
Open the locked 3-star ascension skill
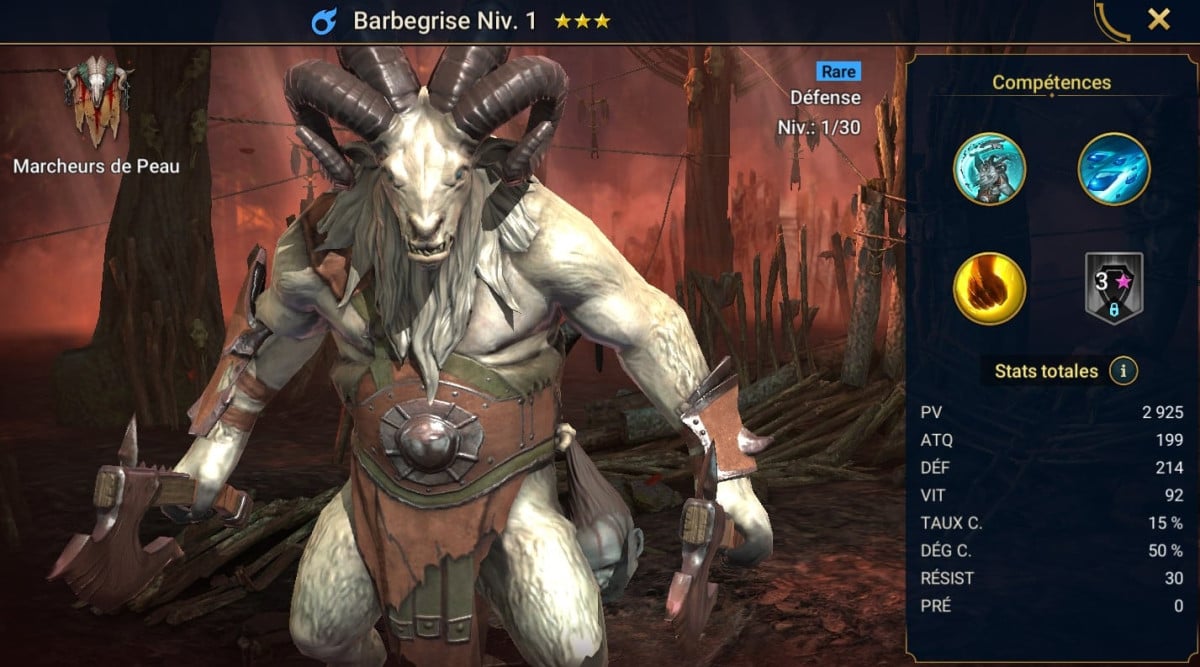(1113, 288)
